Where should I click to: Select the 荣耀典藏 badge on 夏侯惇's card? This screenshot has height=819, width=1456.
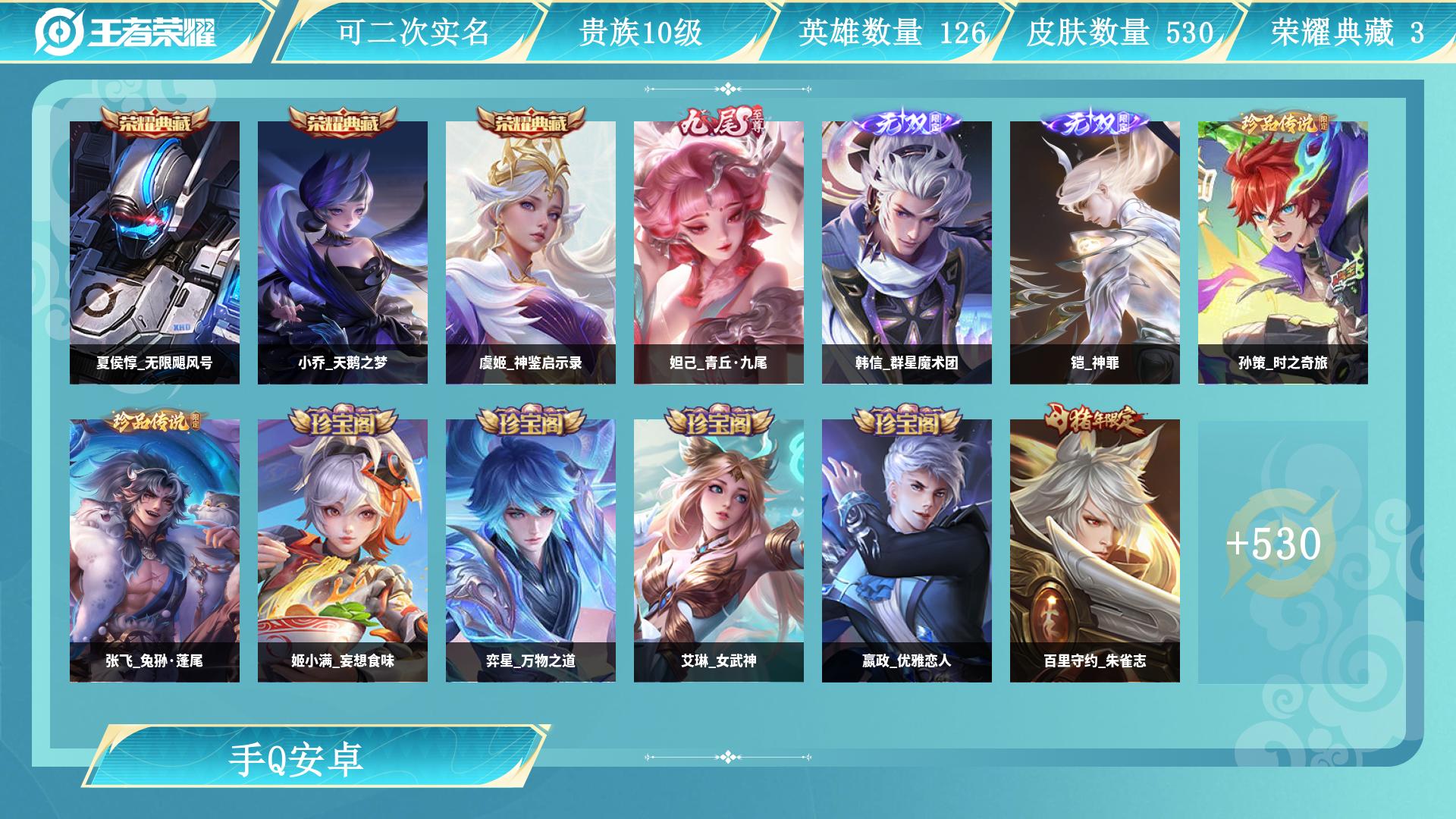(153, 121)
